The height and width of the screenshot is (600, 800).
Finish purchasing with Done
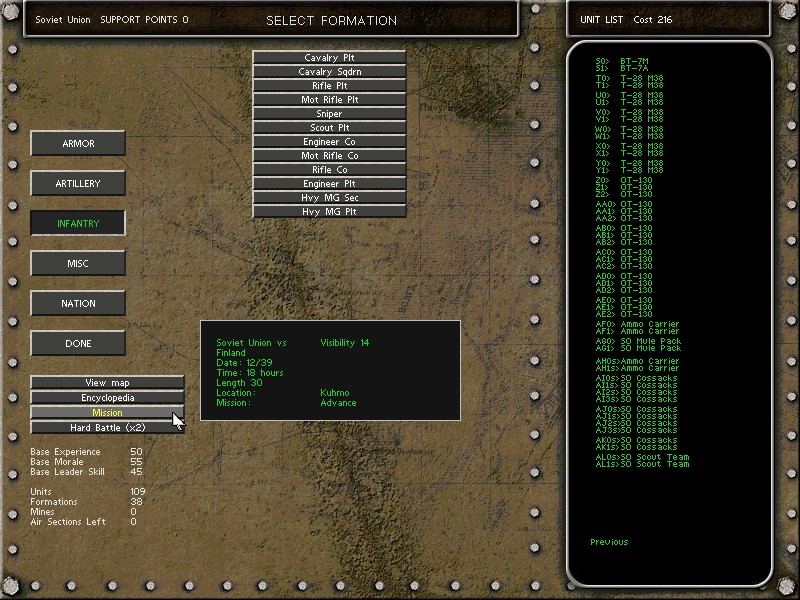pyautogui.click(x=78, y=344)
